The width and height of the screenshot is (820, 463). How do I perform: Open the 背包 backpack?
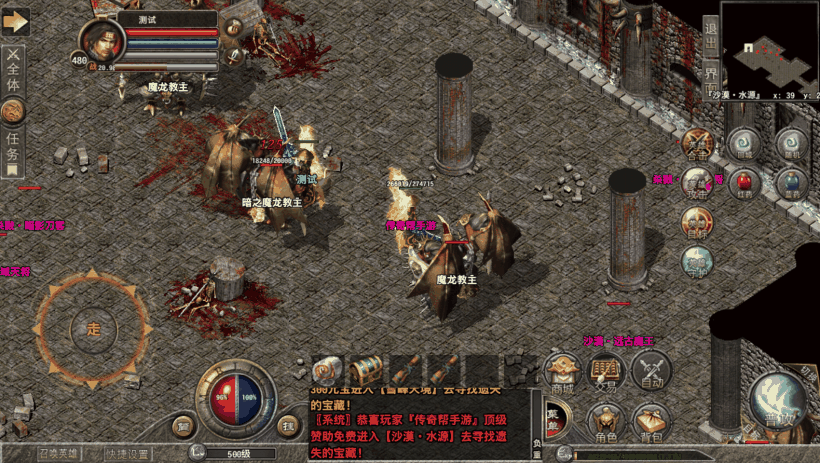tap(651, 423)
